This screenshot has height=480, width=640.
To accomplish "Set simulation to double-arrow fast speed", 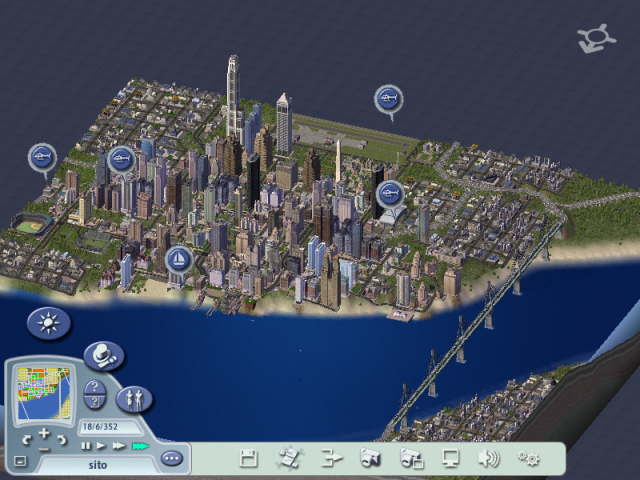I will pos(118,445).
